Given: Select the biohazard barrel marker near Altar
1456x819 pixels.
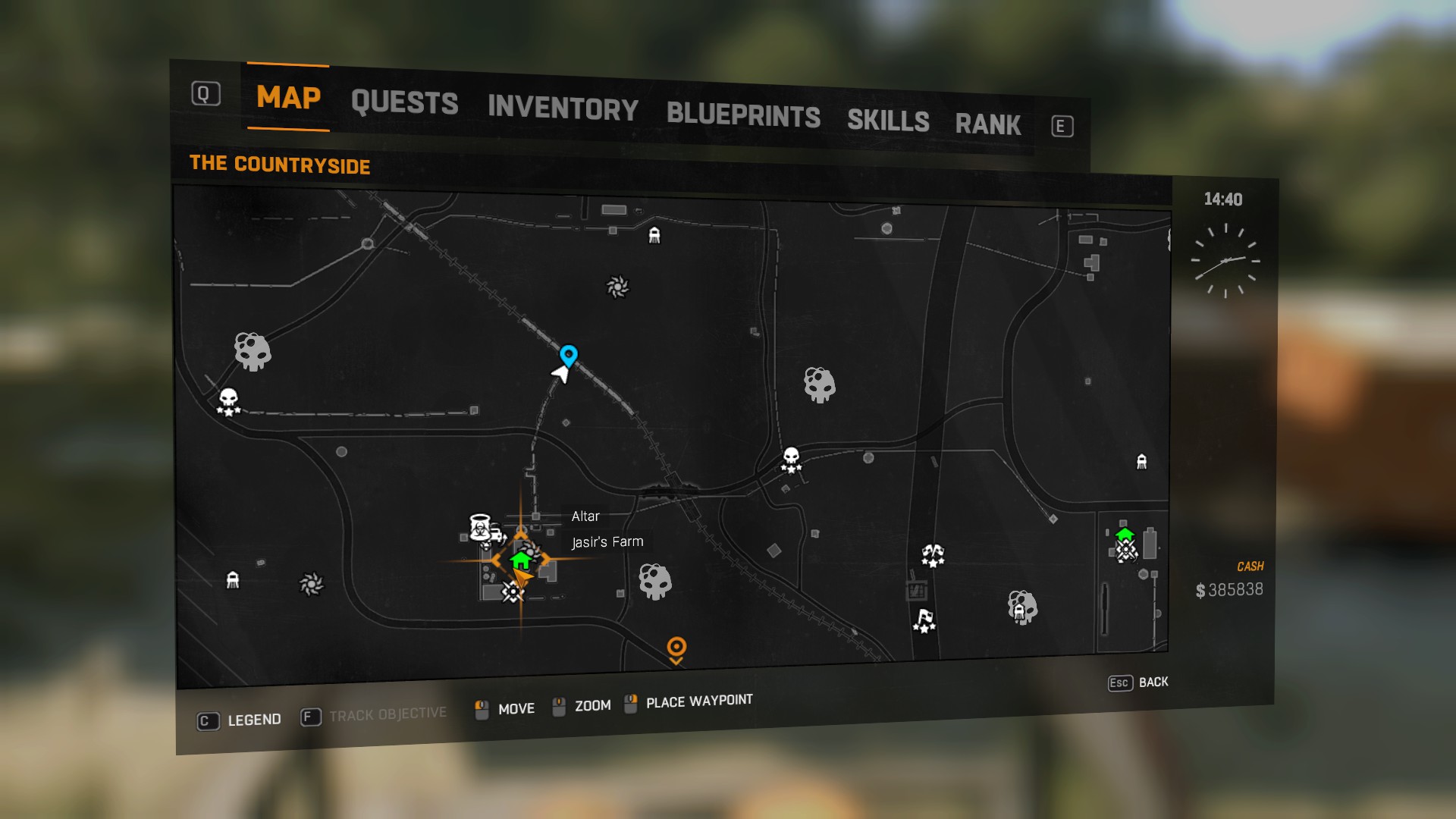Looking at the screenshot, I should [x=480, y=527].
